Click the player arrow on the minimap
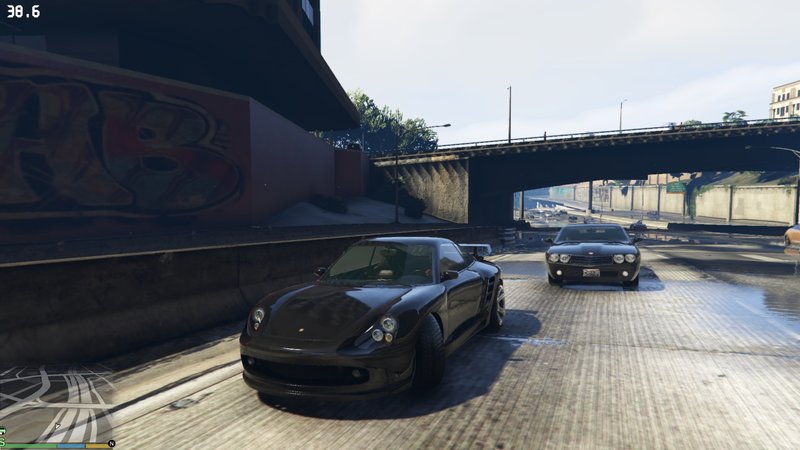The height and width of the screenshot is (450, 800). (57, 426)
